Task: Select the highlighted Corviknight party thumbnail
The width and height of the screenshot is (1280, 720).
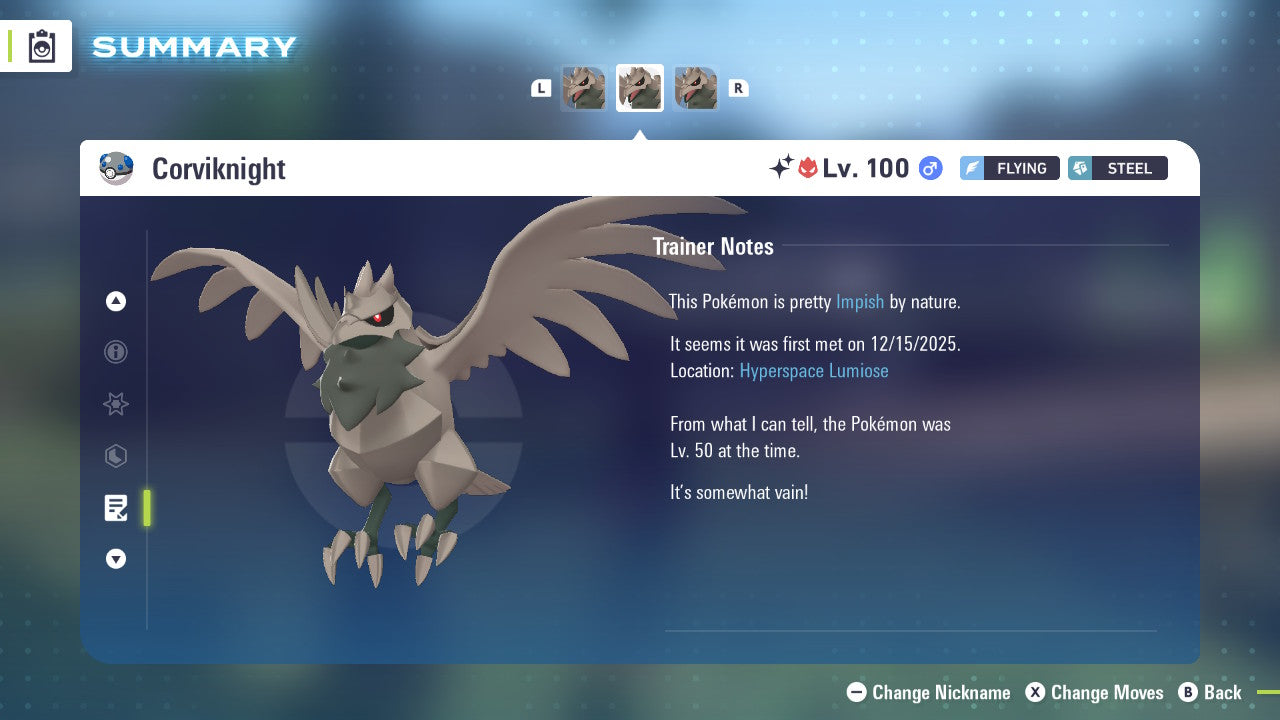Action: click(x=639, y=88)
